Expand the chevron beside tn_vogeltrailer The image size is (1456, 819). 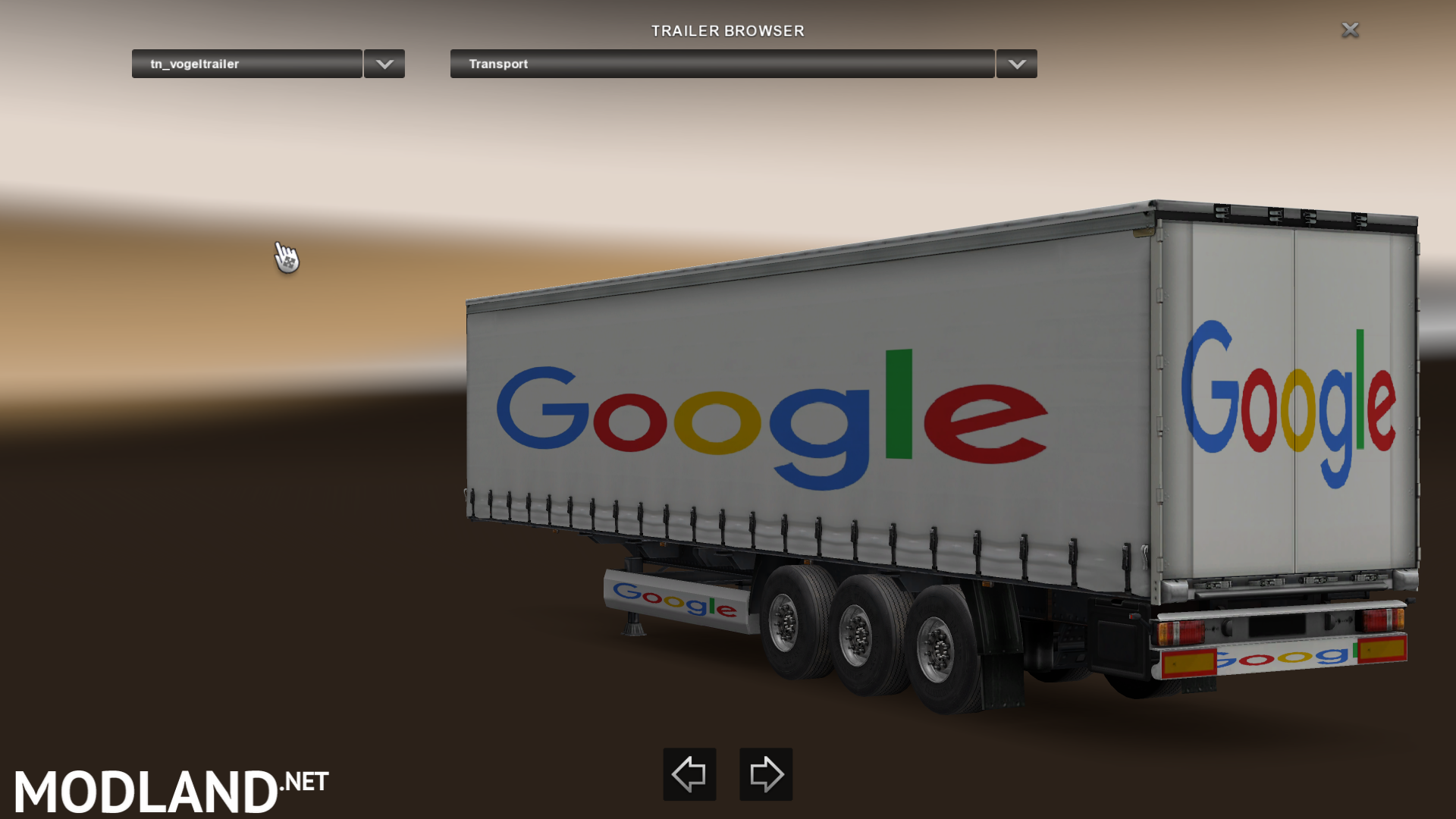[x=383, y=64]
